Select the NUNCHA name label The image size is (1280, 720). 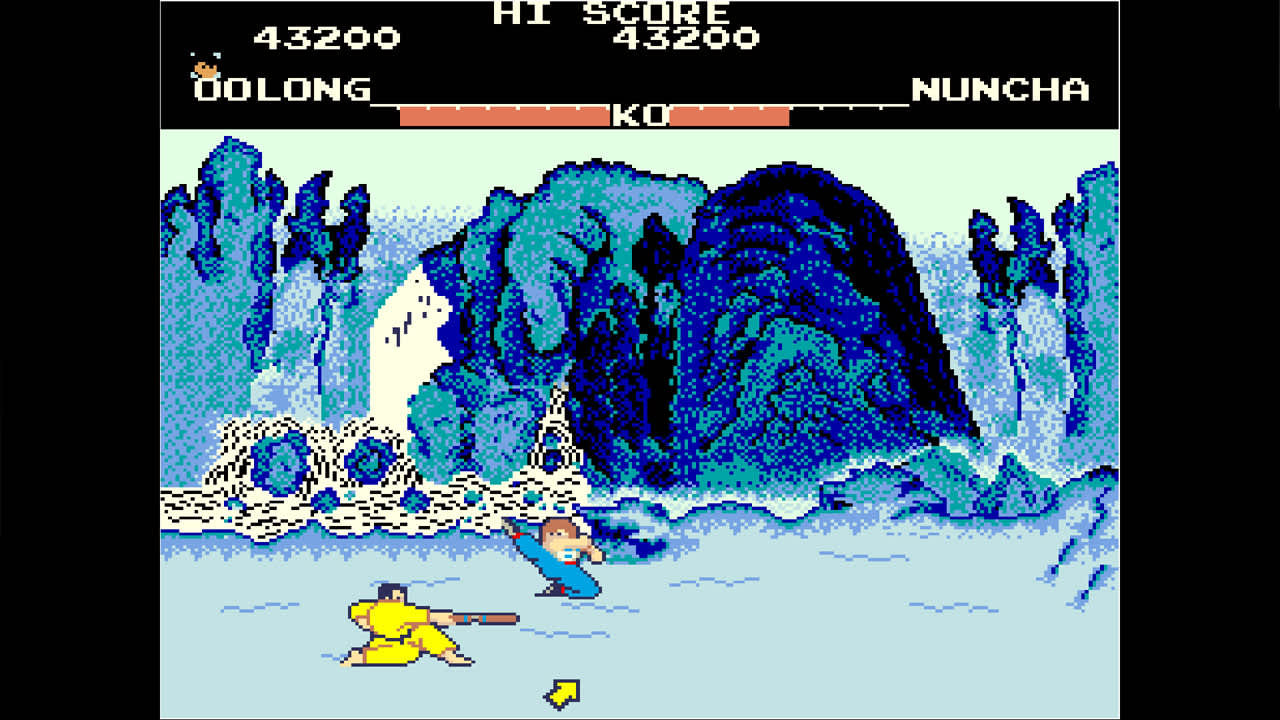click(1000, 90)
